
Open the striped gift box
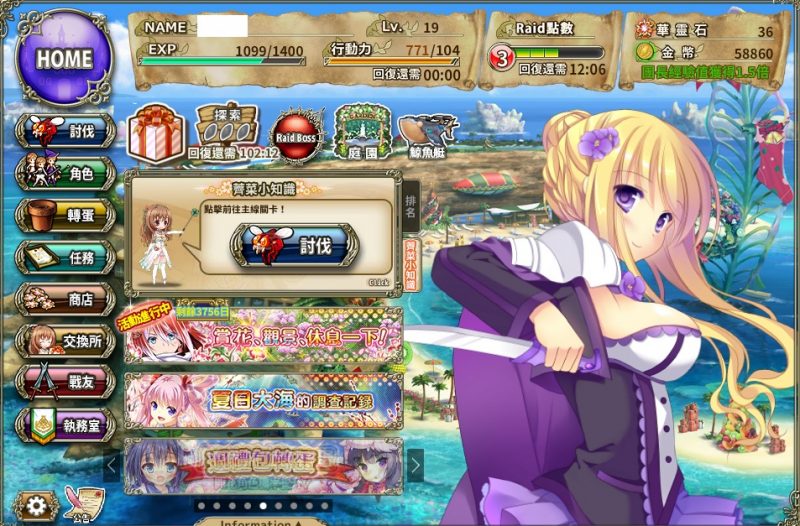click(x=156, y=133)
